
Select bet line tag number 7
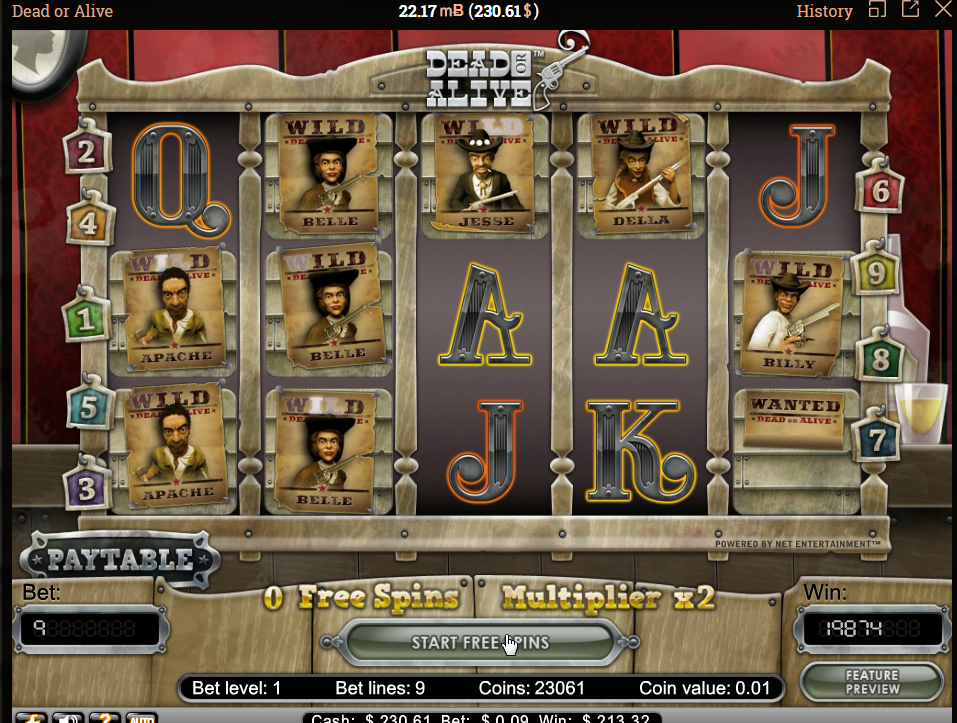point(877,438)
